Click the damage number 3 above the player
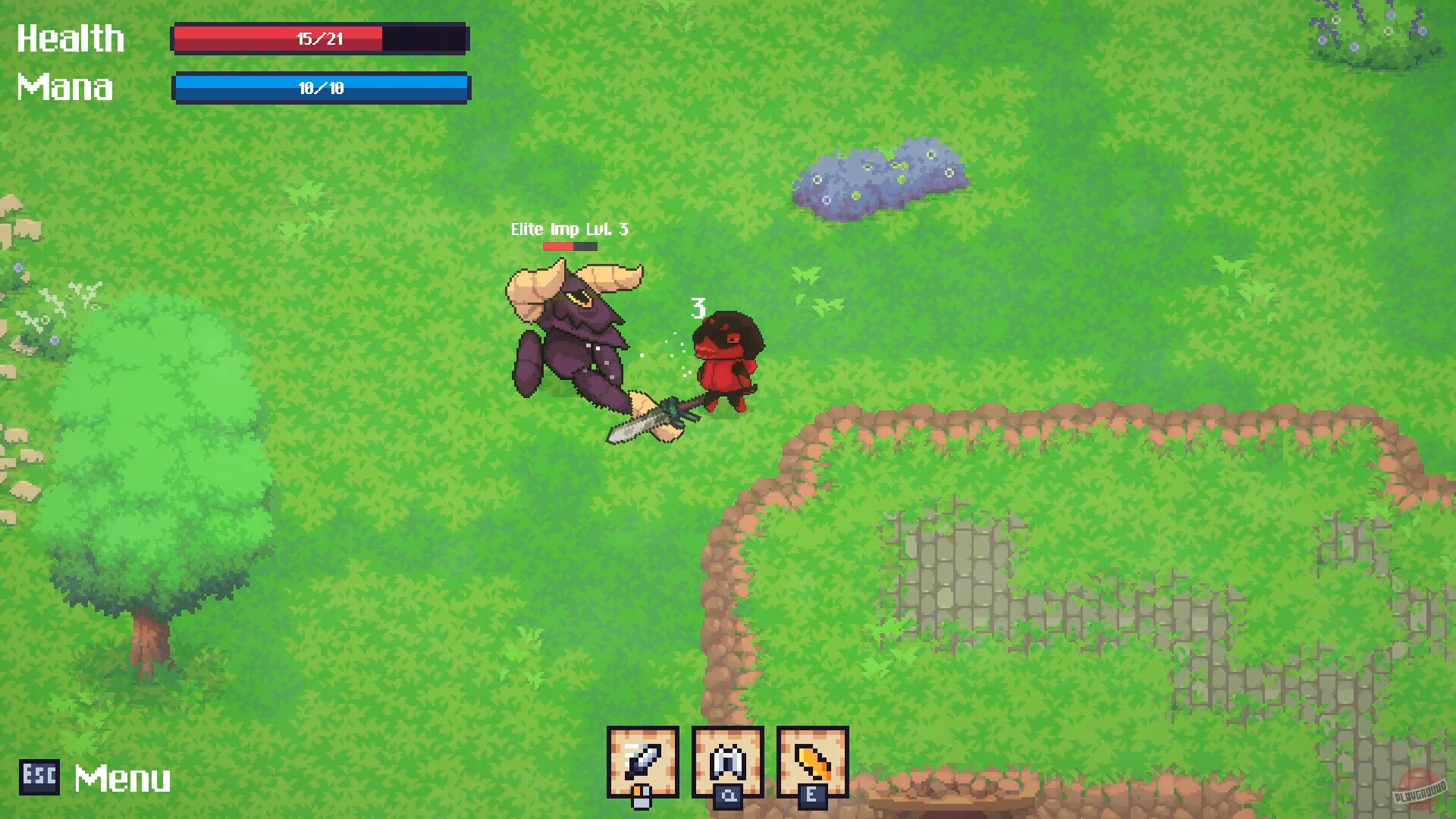This screenshot has width=1456, height=819. 699,309
